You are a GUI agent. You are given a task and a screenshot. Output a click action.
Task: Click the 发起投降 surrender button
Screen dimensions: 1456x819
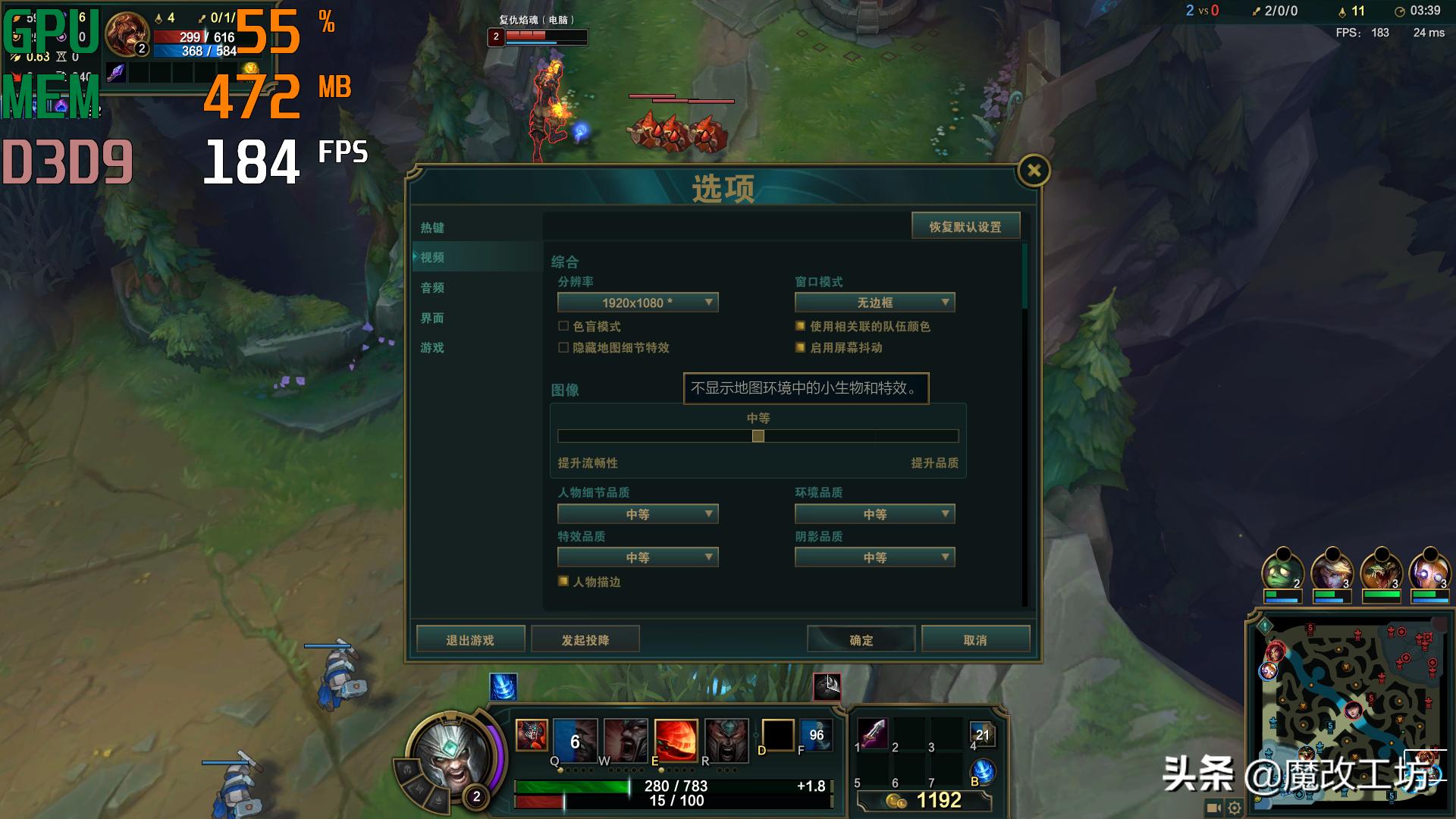(x=585, y=639)
